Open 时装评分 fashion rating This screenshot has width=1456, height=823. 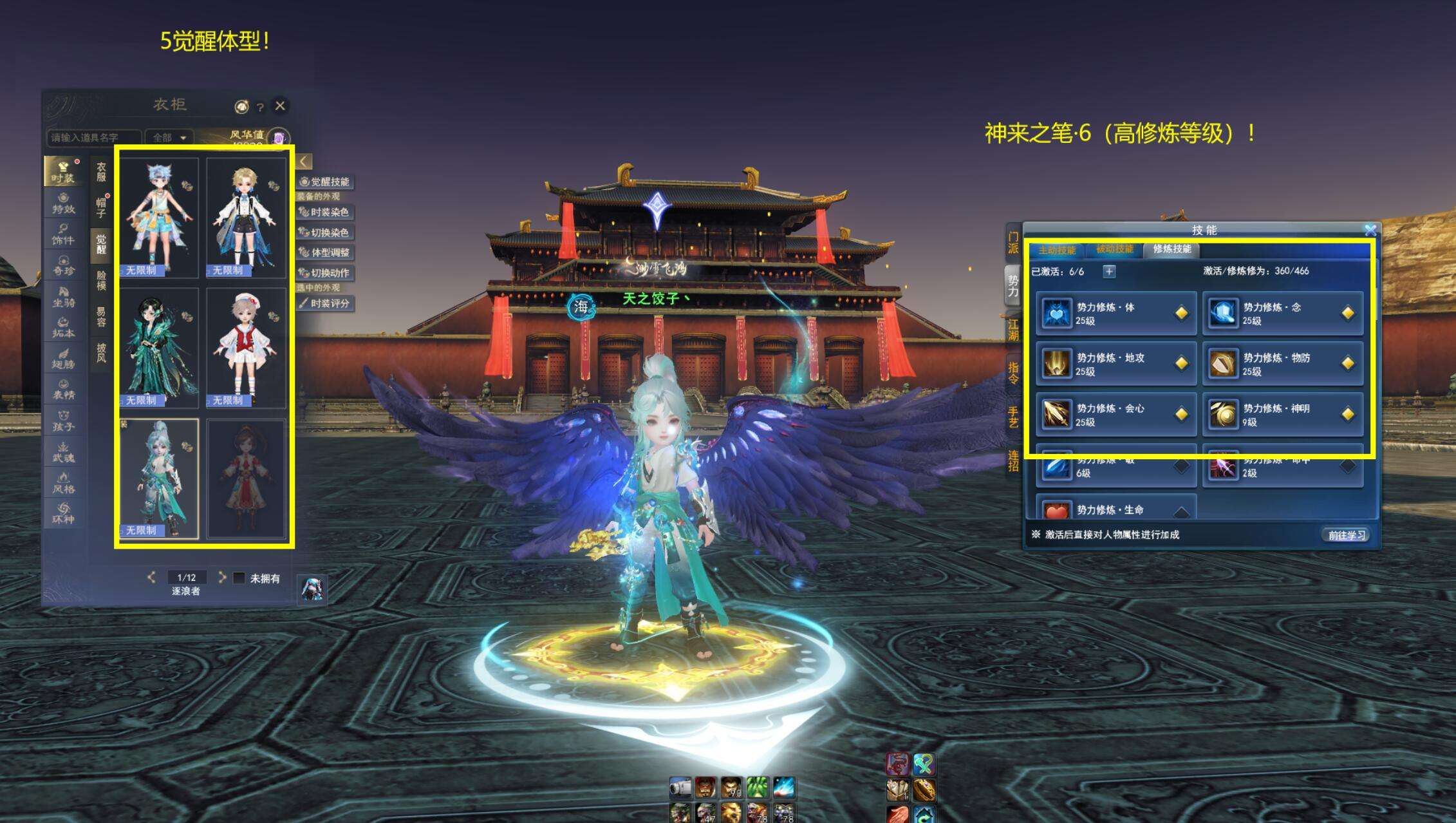325,303
